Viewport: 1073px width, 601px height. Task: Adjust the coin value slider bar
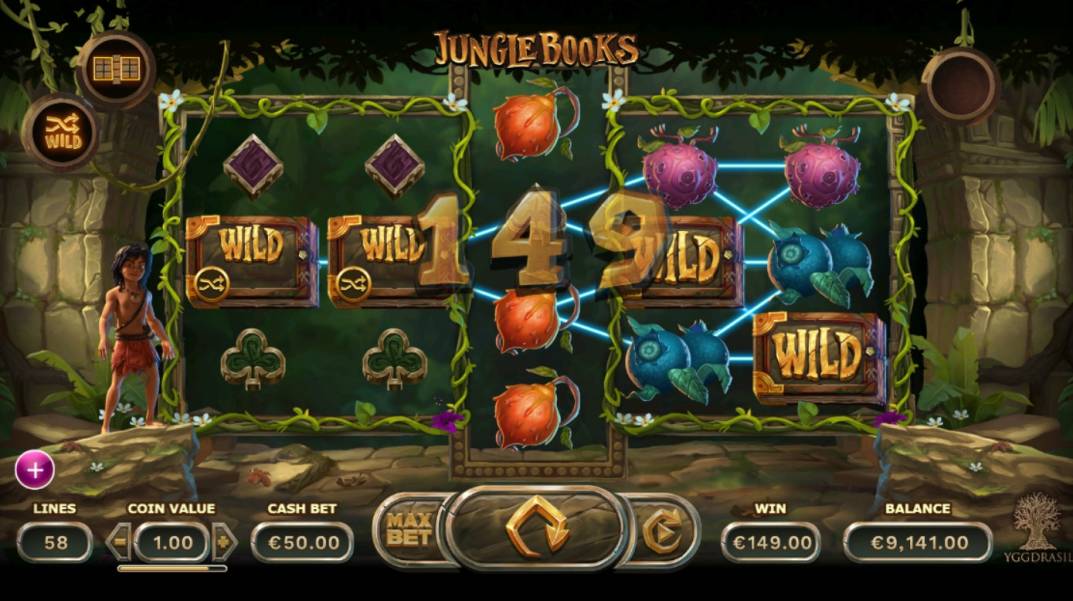tap(171, 568)
